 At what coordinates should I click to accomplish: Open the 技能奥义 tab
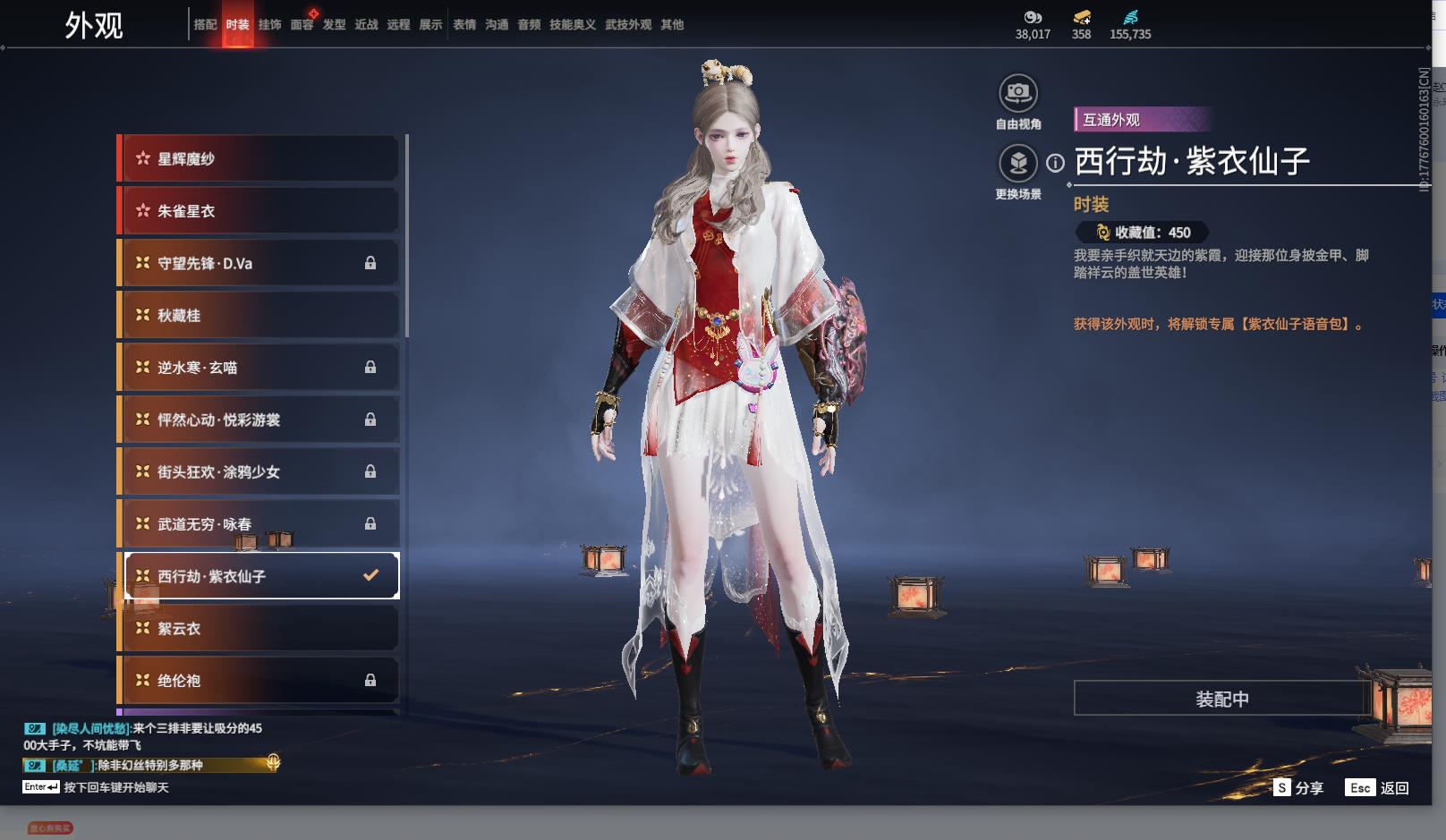pos(572,25)
